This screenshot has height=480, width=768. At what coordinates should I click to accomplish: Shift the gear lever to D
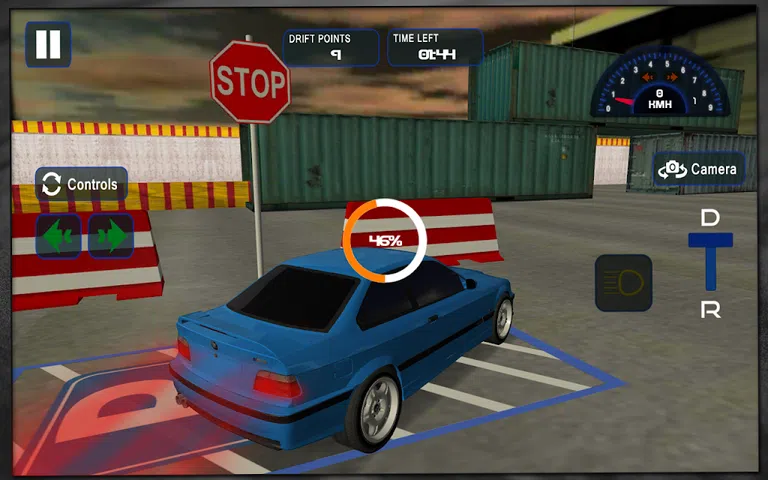tap(710, 218)
